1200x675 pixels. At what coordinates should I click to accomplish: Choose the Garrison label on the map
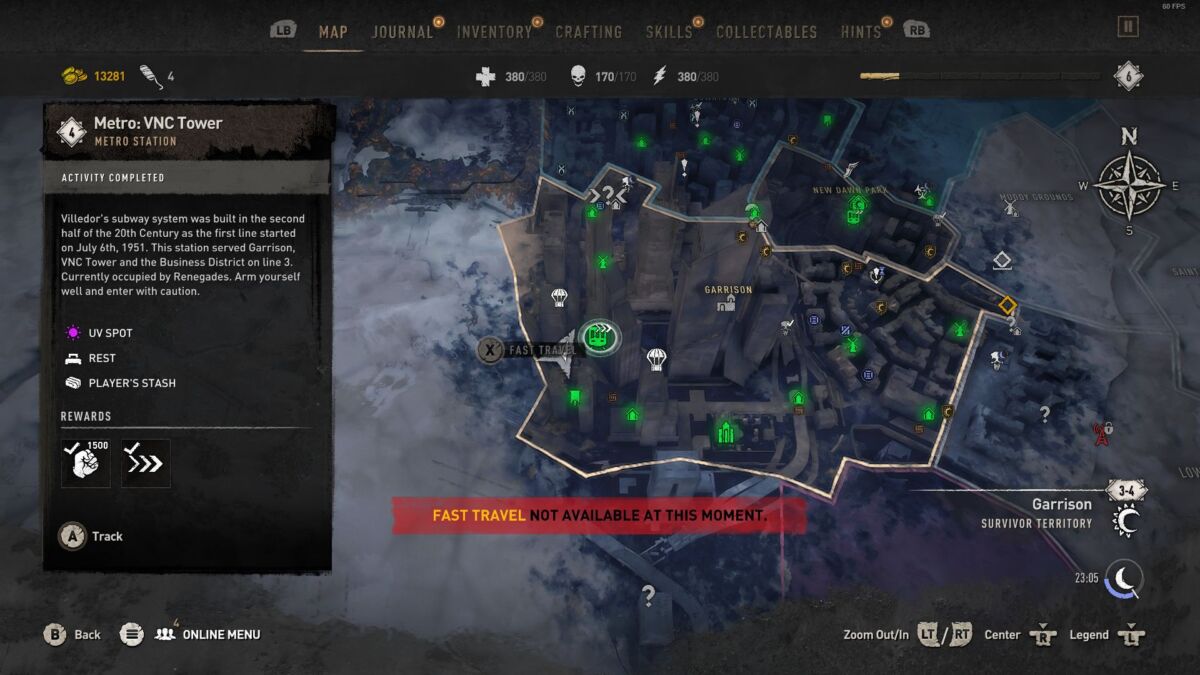tap(727, 290)
